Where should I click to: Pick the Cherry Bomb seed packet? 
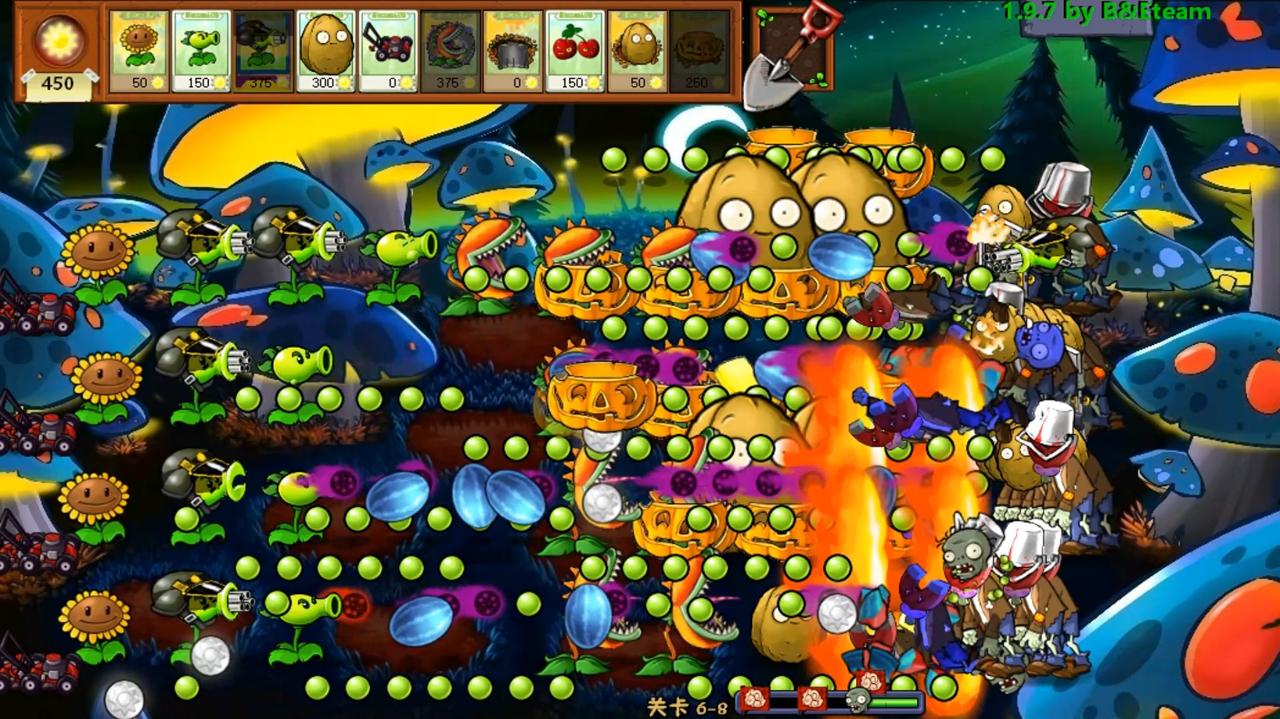tap(575, 51)
